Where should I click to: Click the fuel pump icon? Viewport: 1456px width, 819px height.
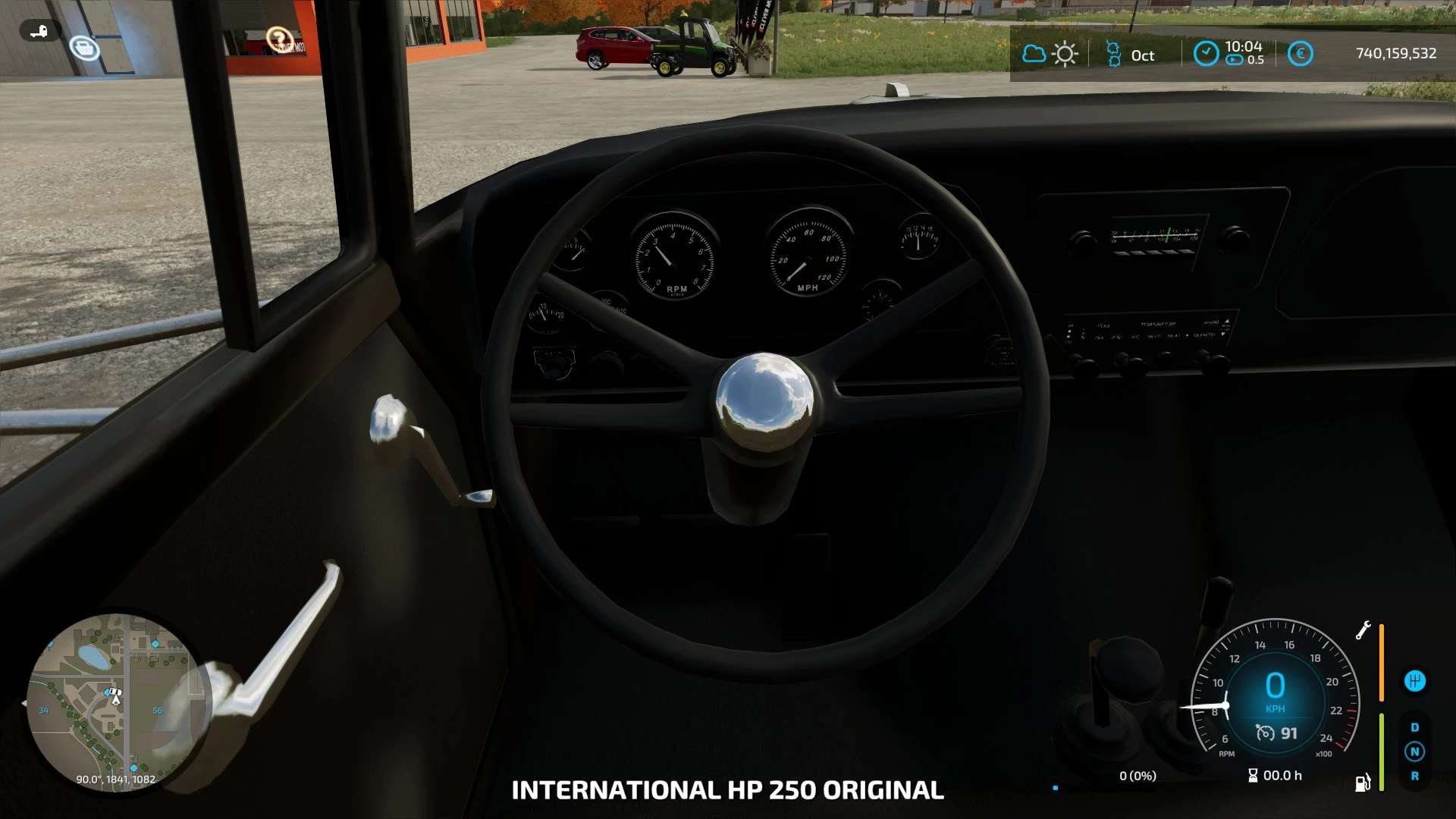click(1363, 783)
